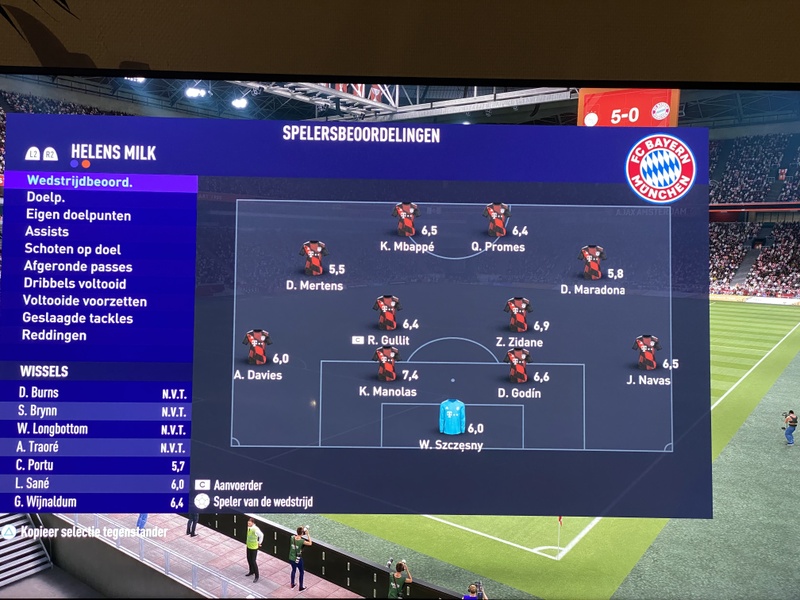800x600 pixels.
Task: Select substitute G. Wijnaldum row
Action: (x=98, y=502)
